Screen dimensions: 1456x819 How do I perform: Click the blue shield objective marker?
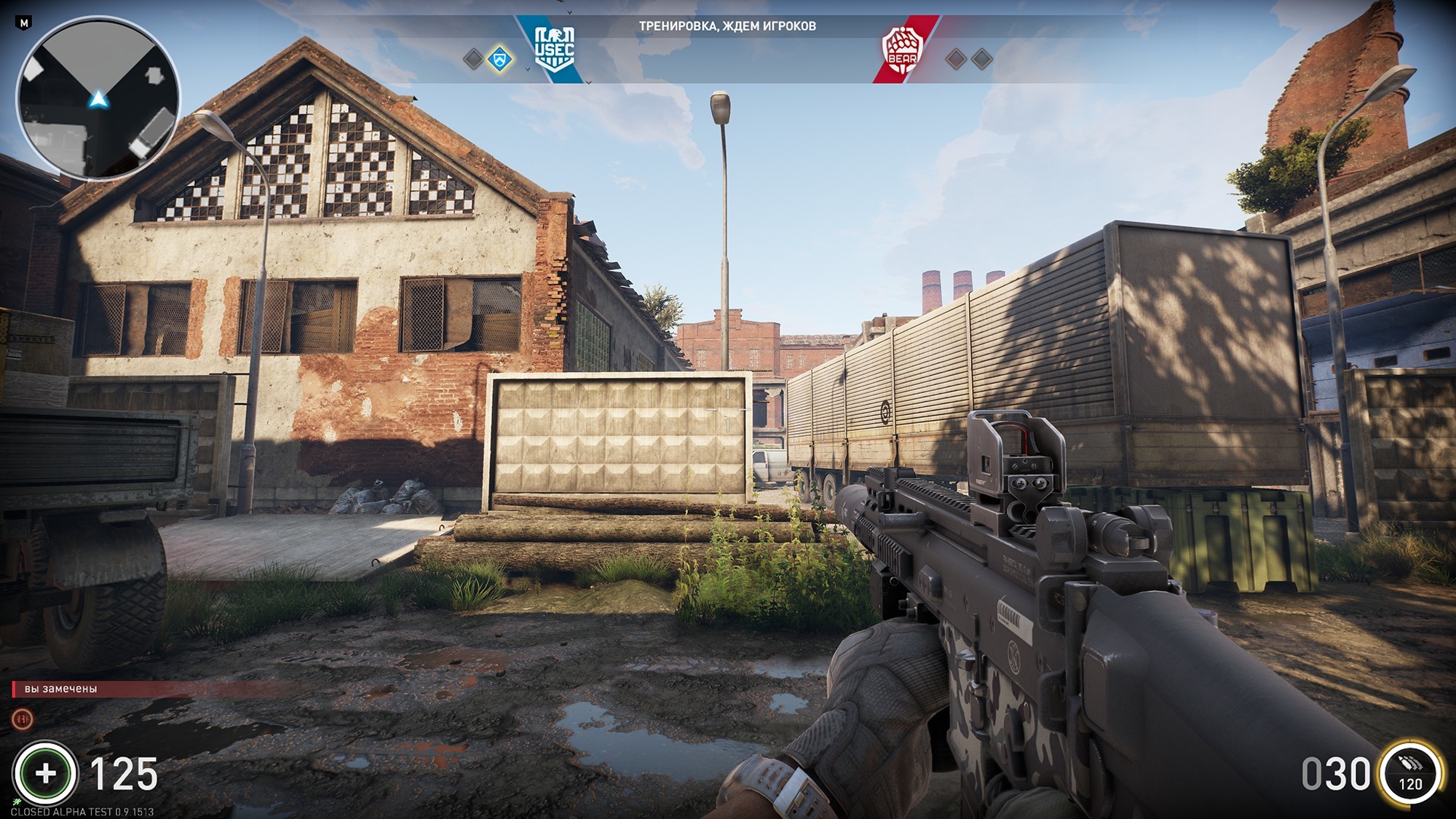pos(499,59)
